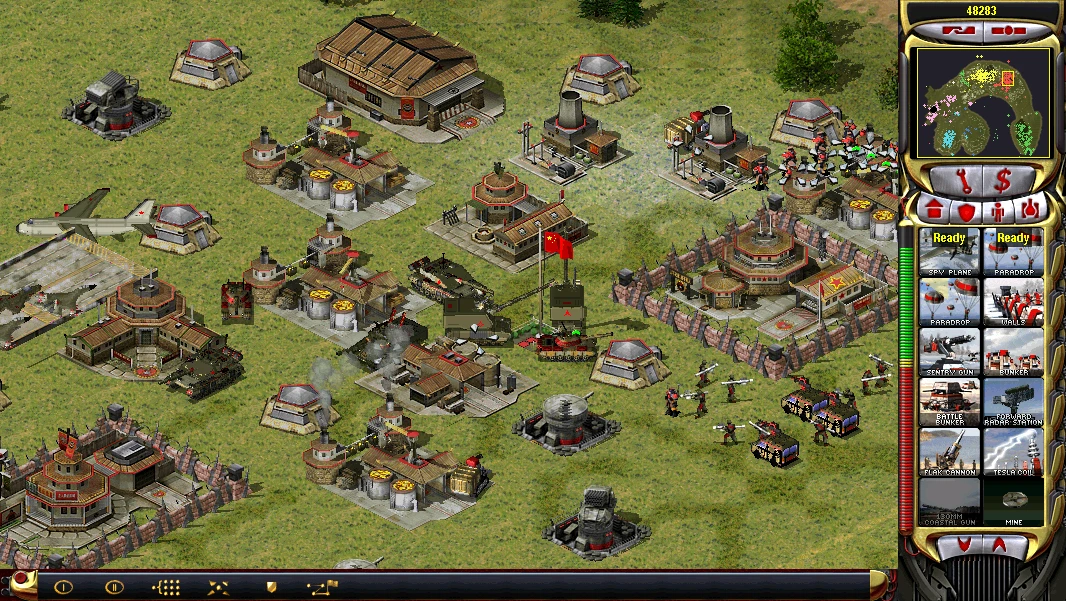The height and width of the screenshot is (601, 1066).
Task: Select team one on the command bar
Action: click(63, 587)
